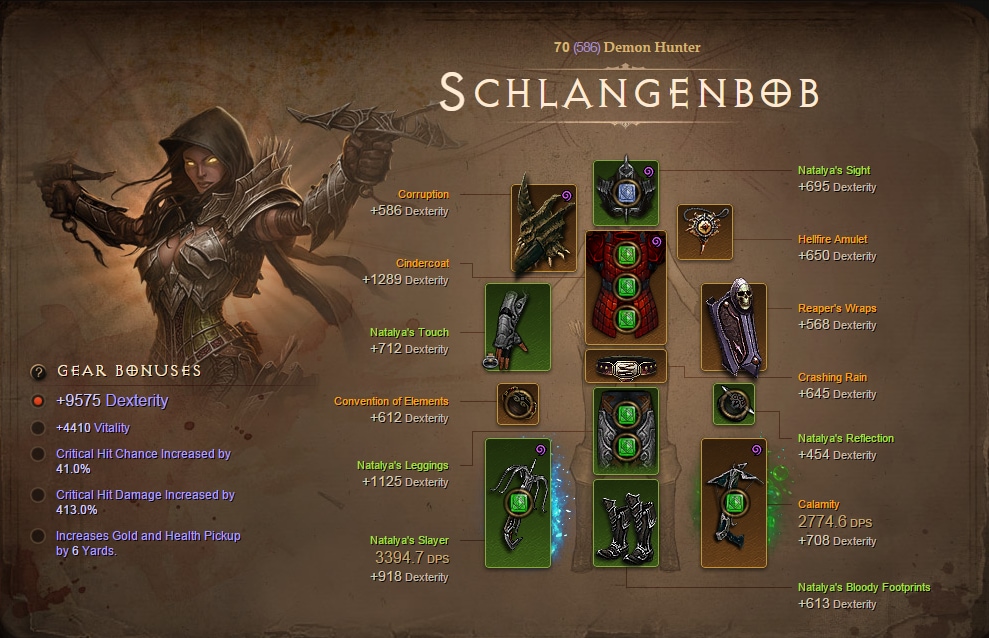Choose the Calamity off-hand crossbow slot
Image resolution: width=989 pixels, height=638 pixels.
733,502
